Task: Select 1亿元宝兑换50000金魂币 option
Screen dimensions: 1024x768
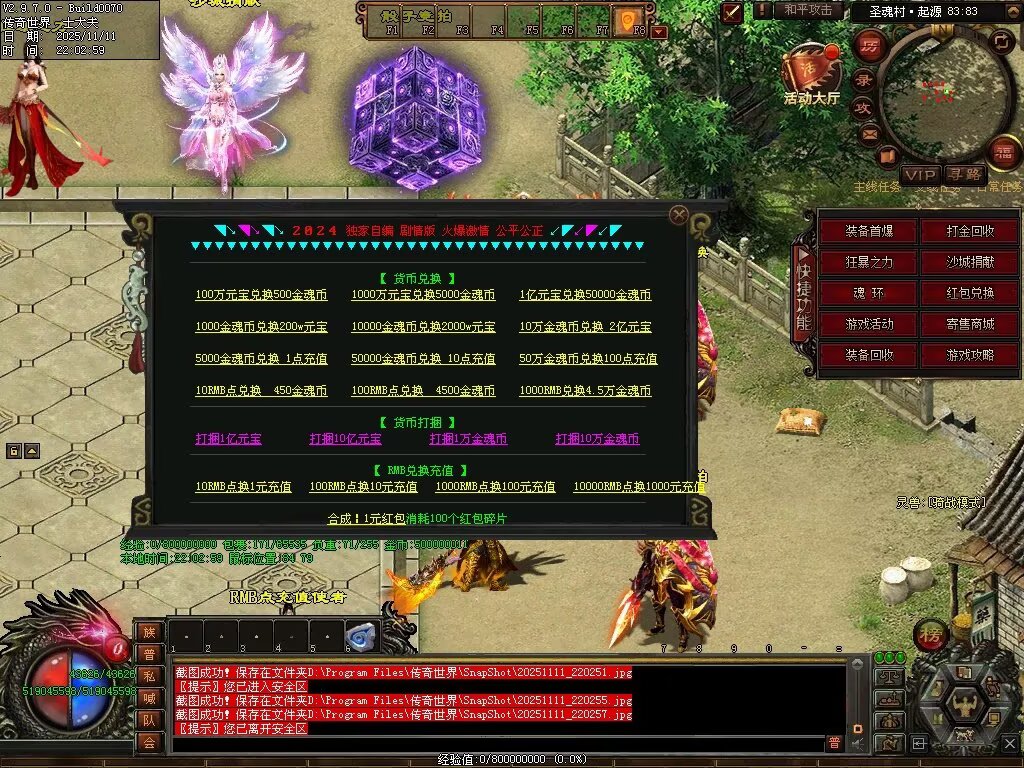Action: coord(585,295)
